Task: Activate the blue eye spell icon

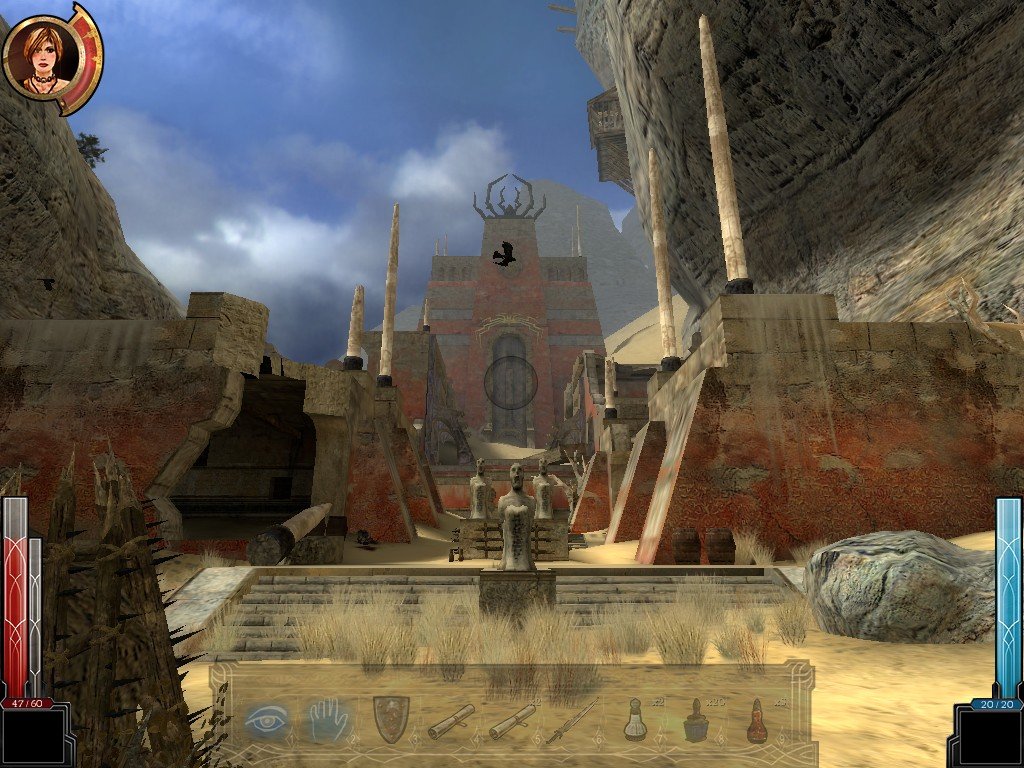Action: 268,718
